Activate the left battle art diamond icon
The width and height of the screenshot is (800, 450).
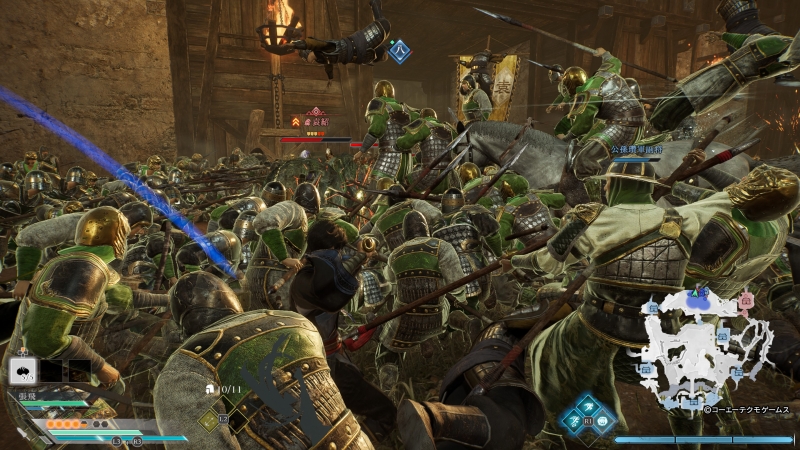(x=573, y=420)
